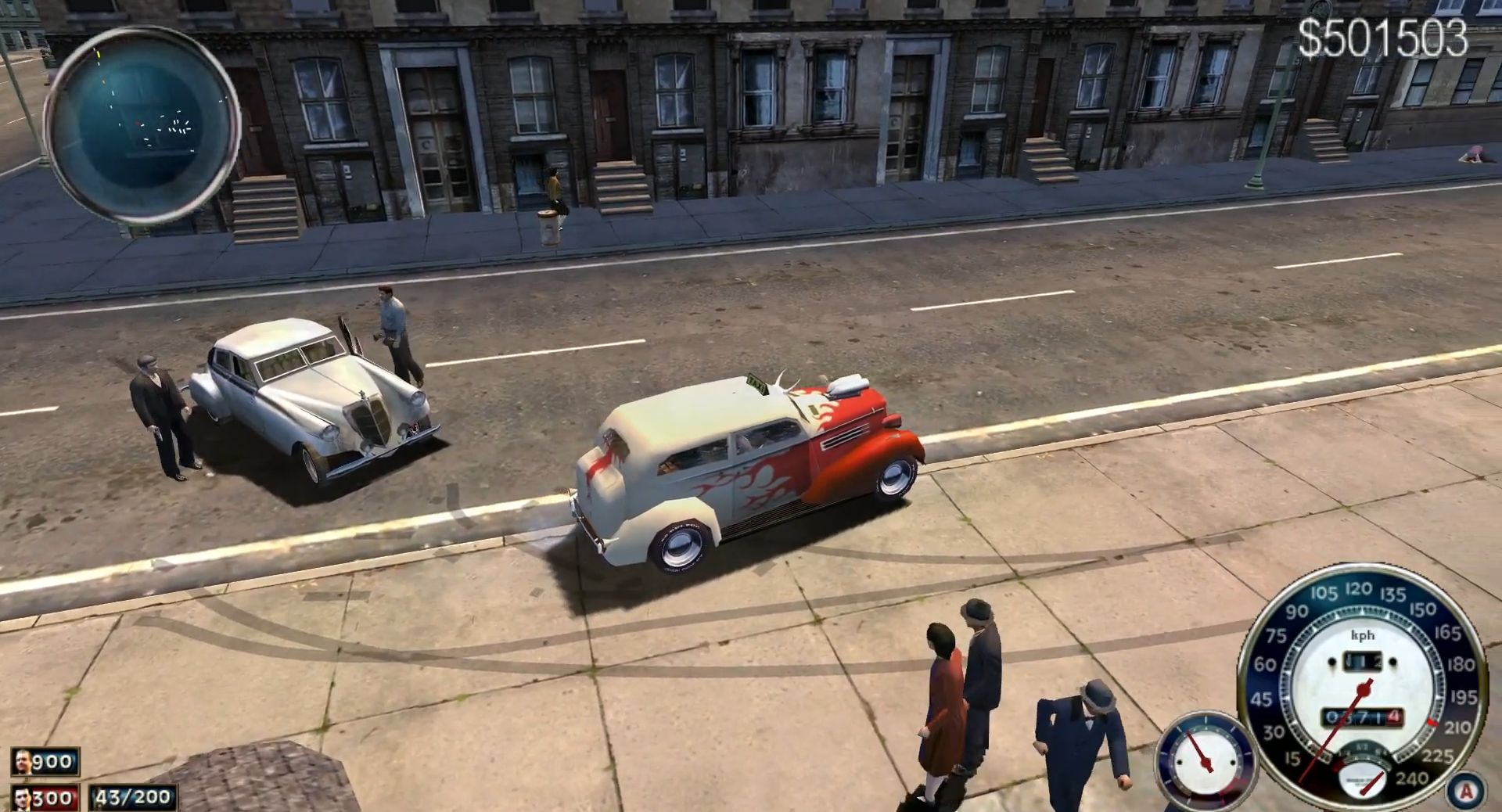Screen dimensions: 1502x812
Task: Click the small tachometer gauge
Action: pos(1205,760)
